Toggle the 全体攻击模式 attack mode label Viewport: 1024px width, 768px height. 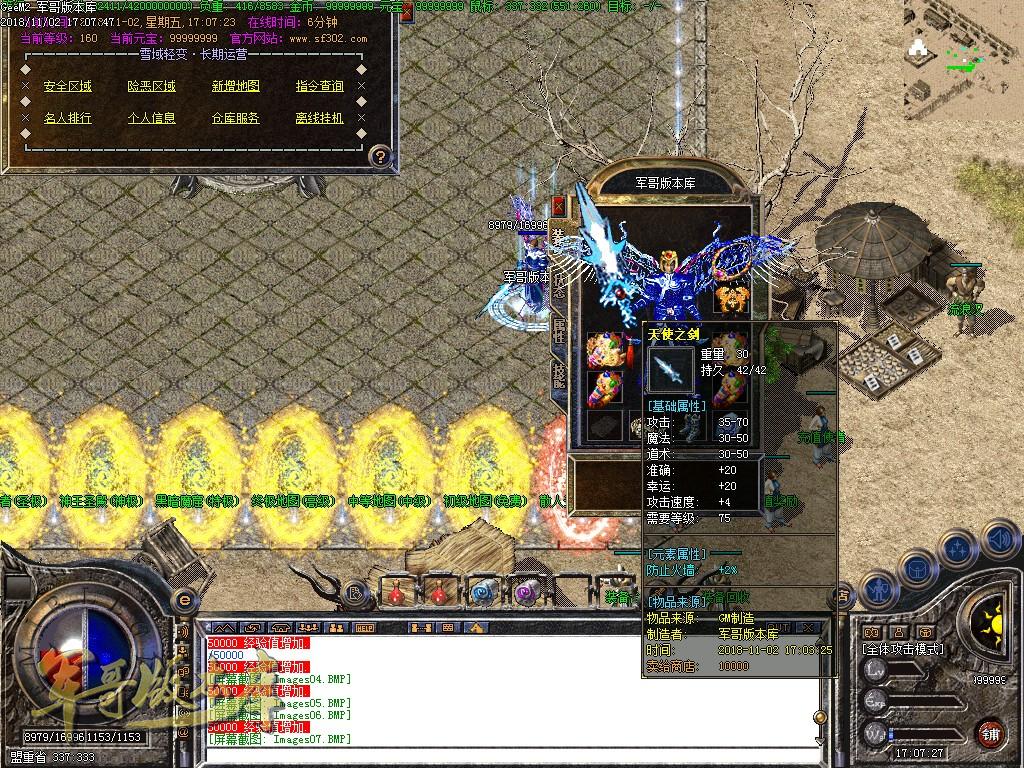click(903, 649)
